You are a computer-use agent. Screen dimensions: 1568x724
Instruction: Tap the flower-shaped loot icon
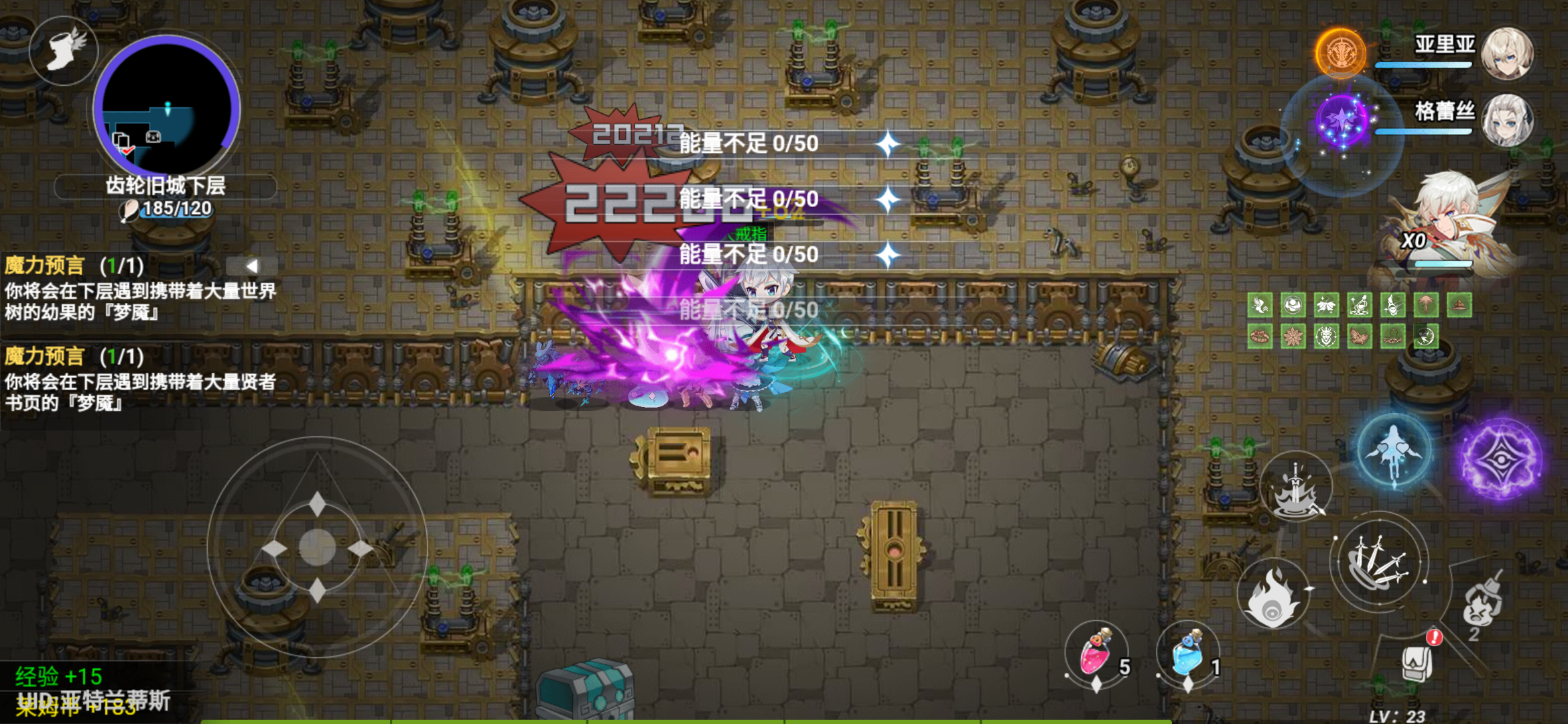click(1293, 337)
